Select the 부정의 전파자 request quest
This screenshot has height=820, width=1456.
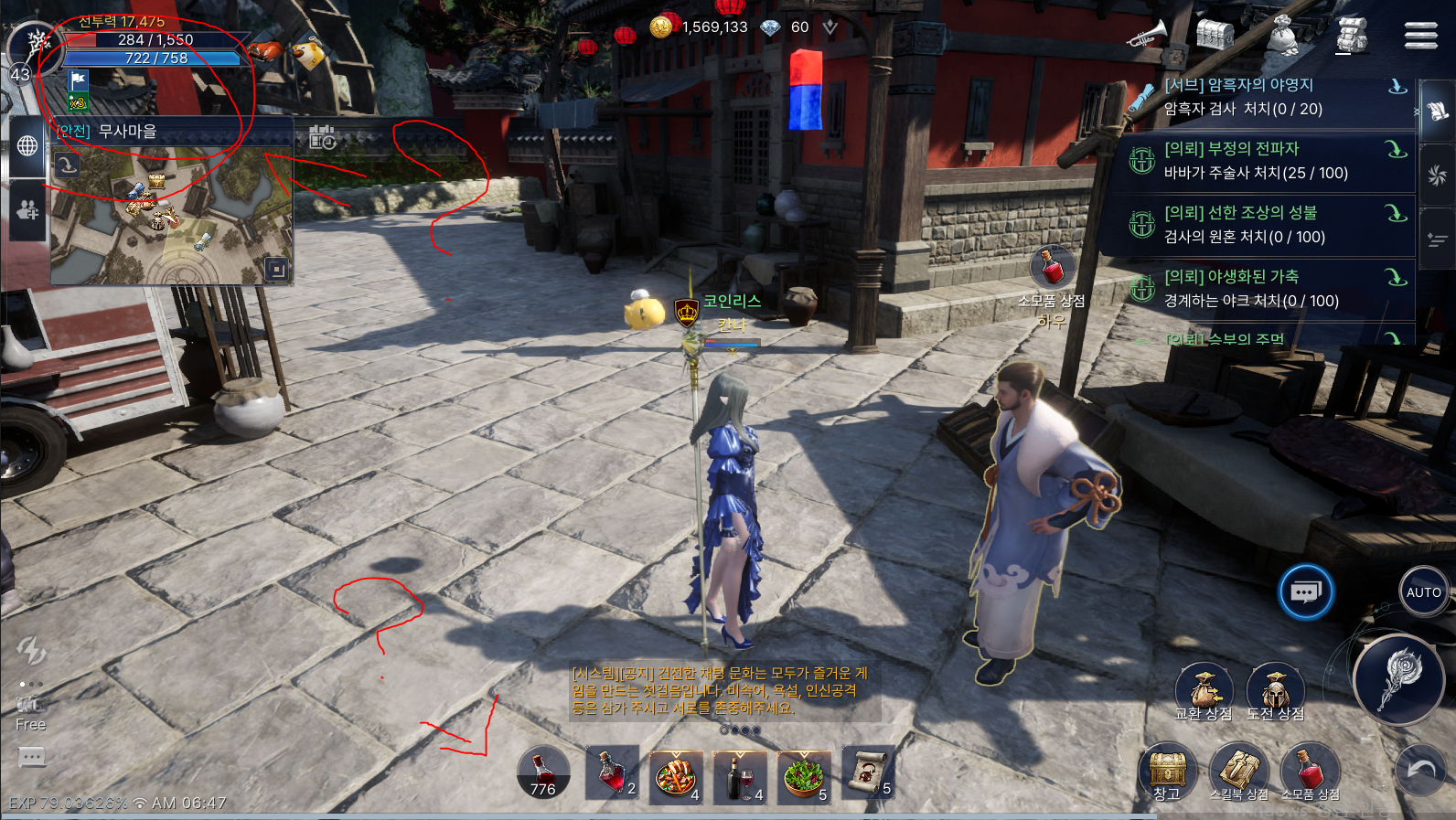point(1262,161)
